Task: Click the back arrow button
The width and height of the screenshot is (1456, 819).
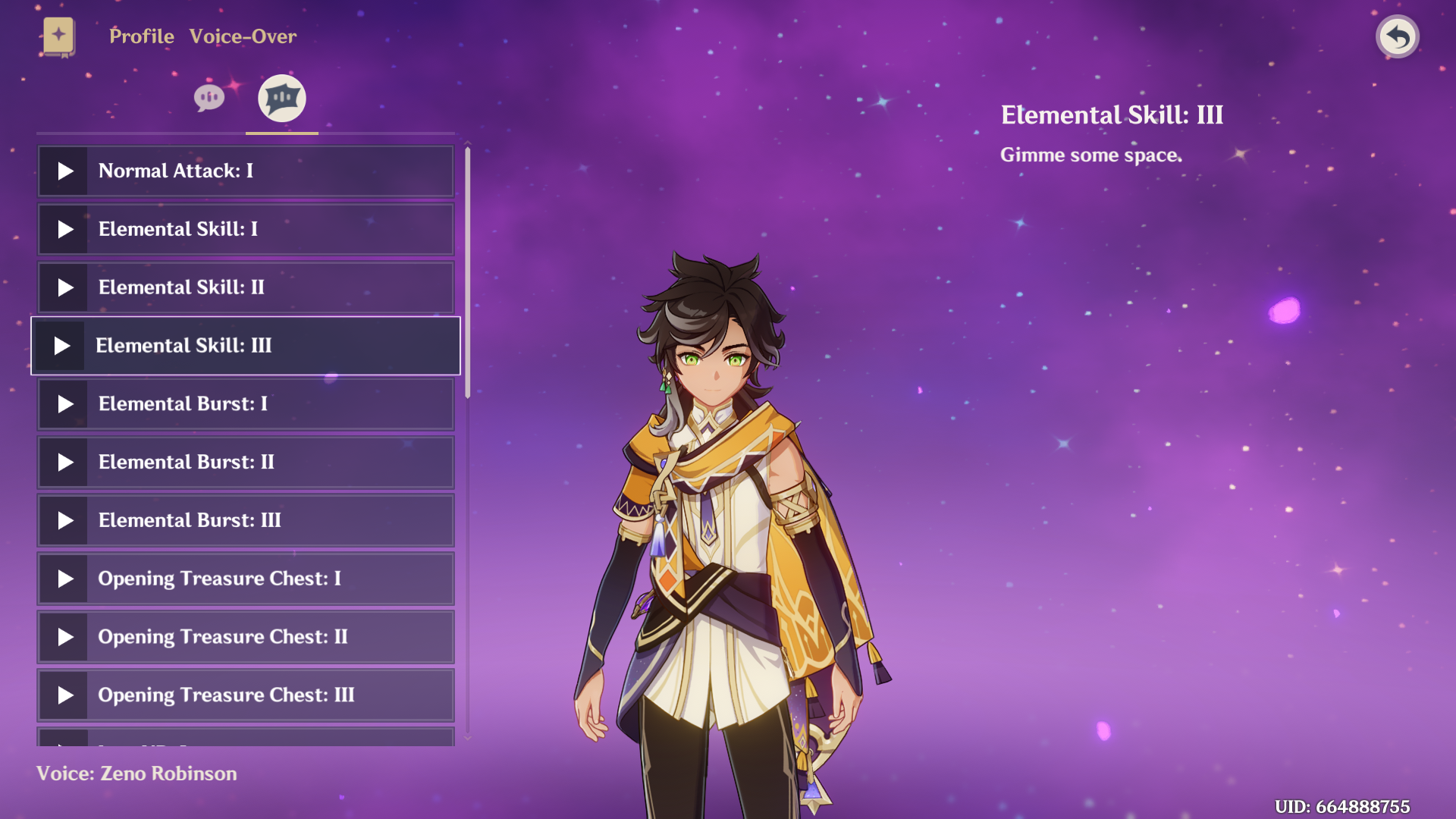Action: (1397, 36)
